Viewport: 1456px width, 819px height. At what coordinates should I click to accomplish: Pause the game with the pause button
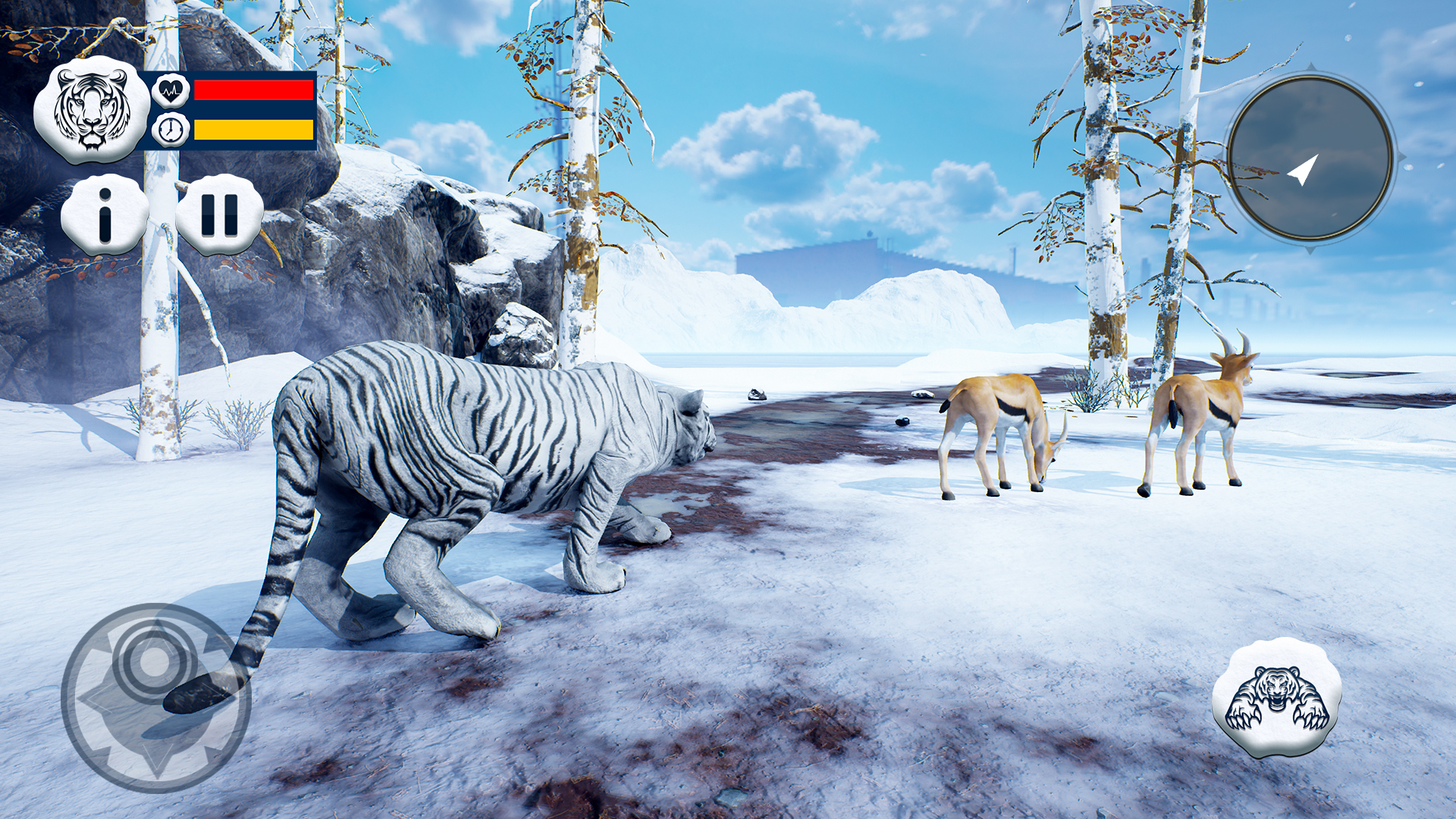[x=220, y=215]
